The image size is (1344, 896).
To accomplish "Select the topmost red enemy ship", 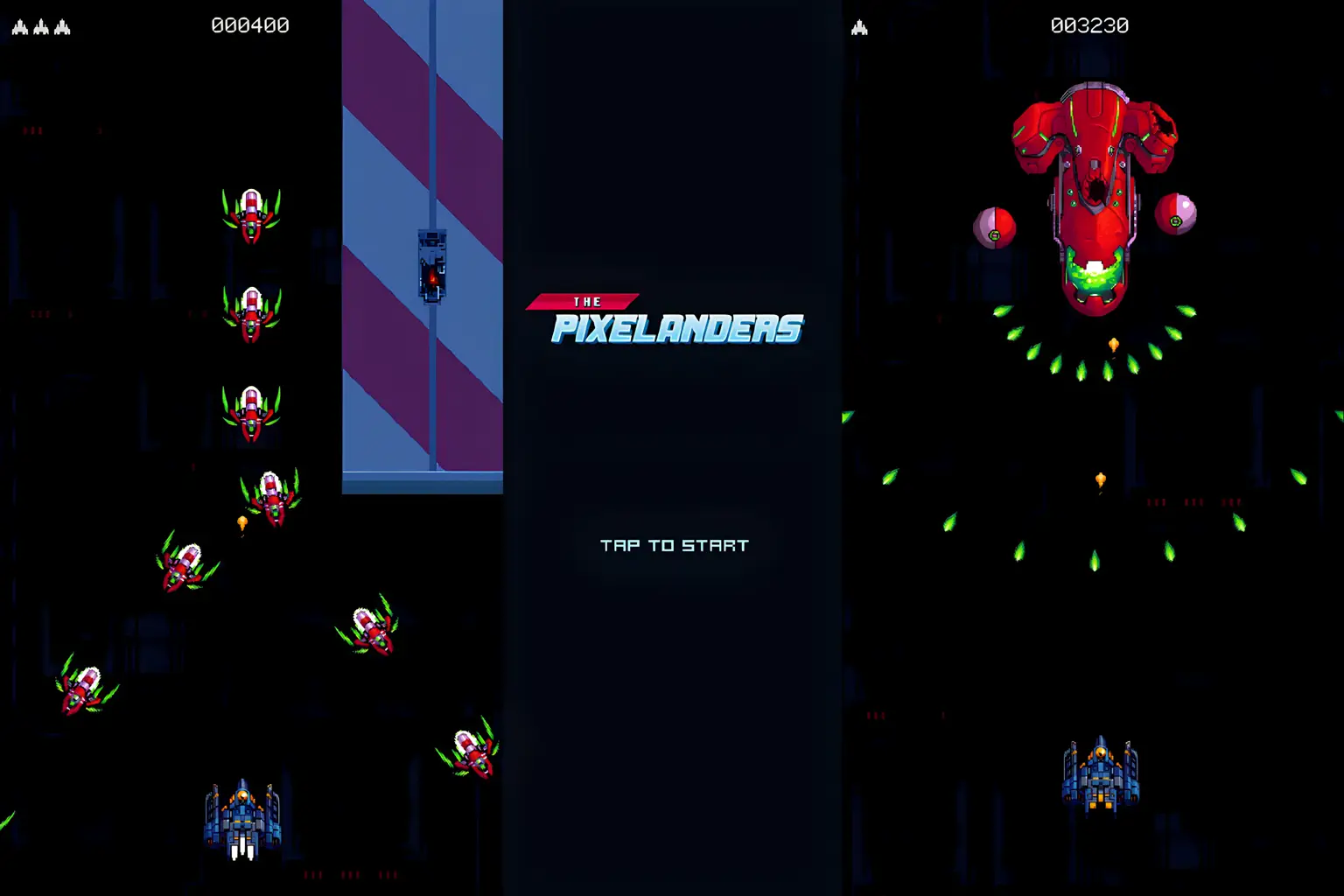I will pos(251,214).
